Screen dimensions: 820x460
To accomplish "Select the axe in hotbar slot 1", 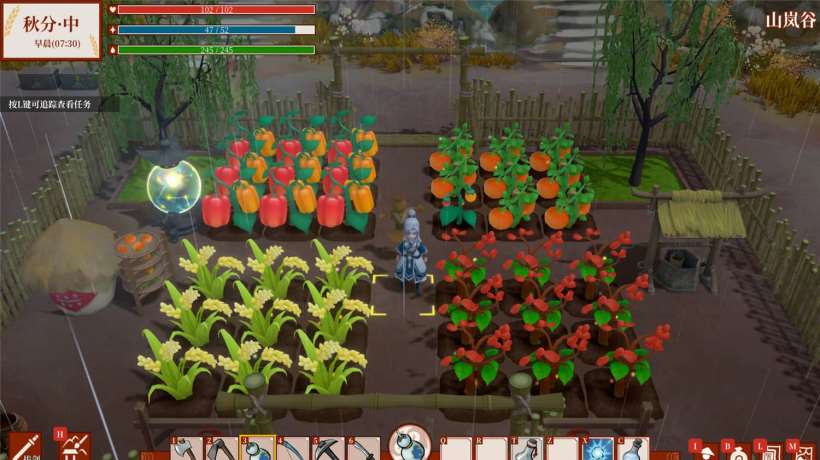I will pyautogui.click(x=187, y=450).
